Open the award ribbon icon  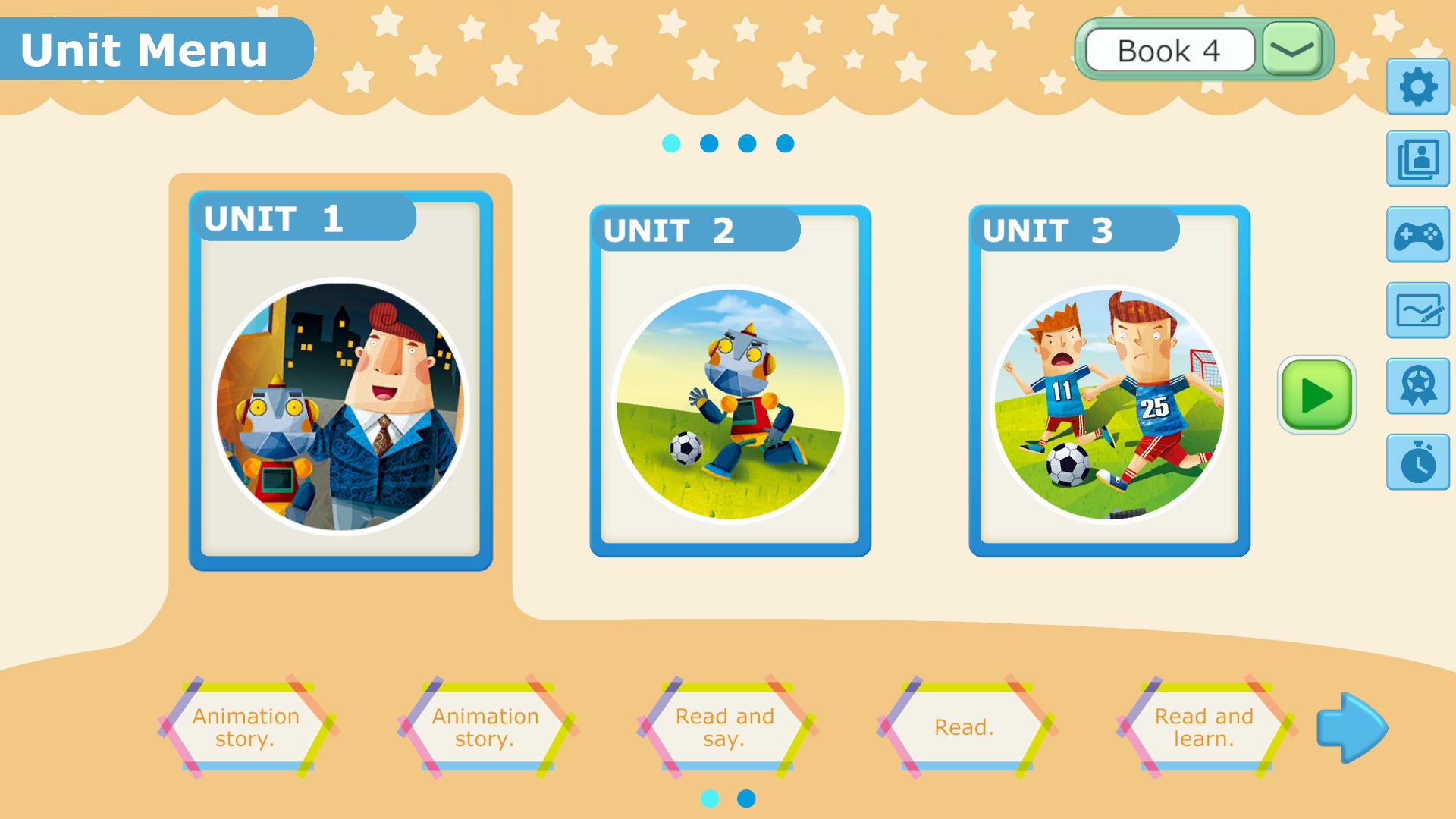[x=1417, y=386]
